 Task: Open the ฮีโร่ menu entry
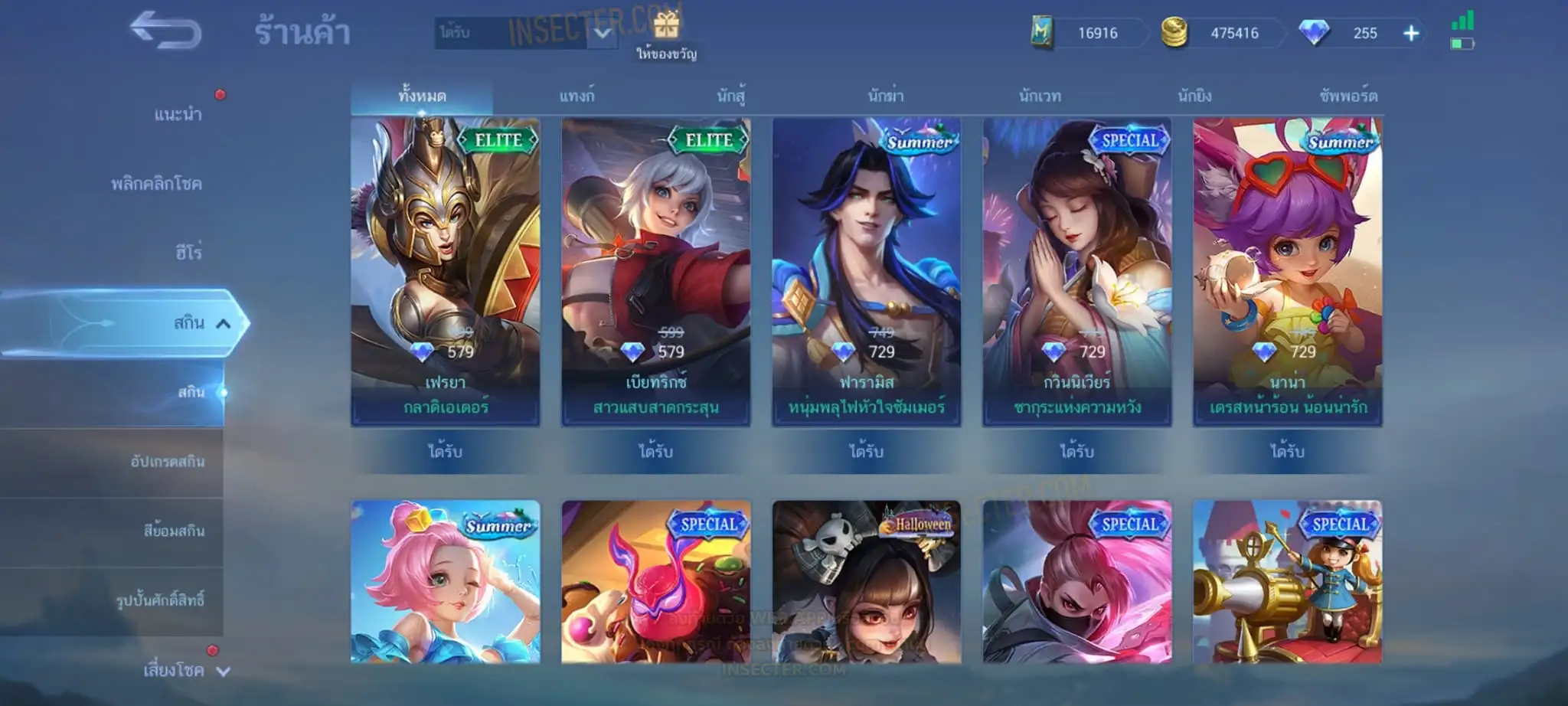(188, 253)
